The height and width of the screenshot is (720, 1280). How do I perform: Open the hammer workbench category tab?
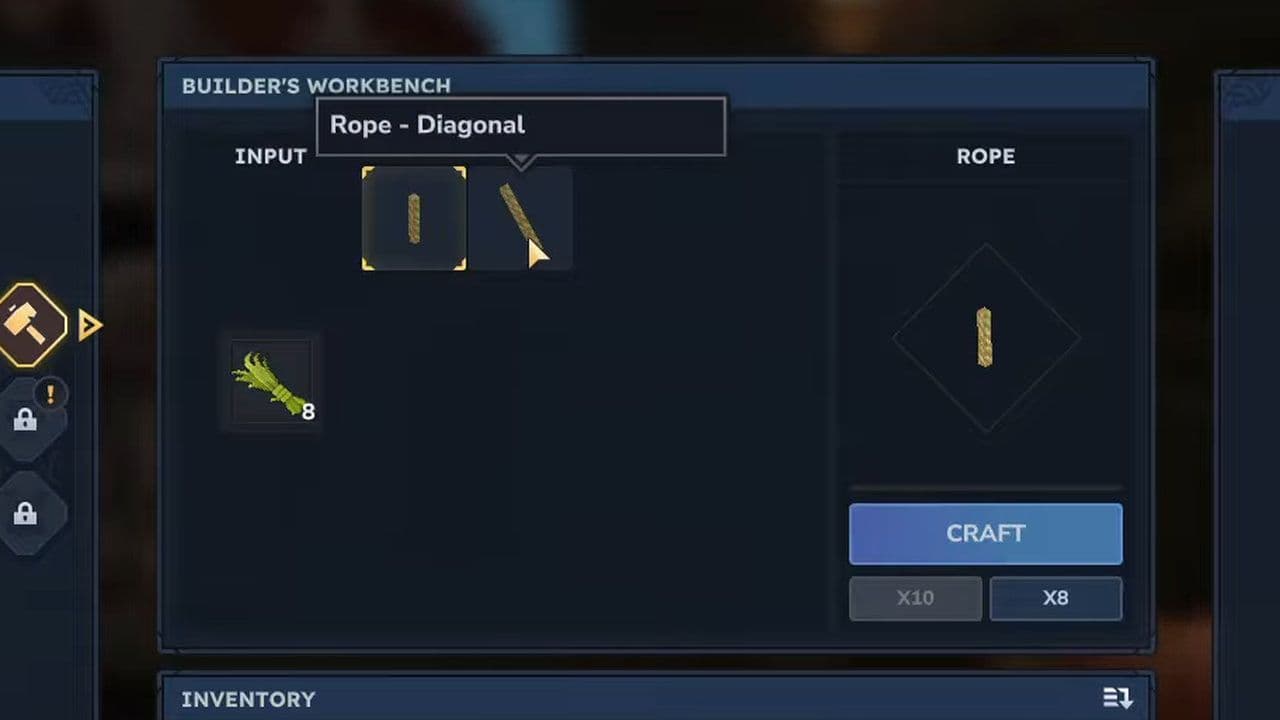[30, 325]
